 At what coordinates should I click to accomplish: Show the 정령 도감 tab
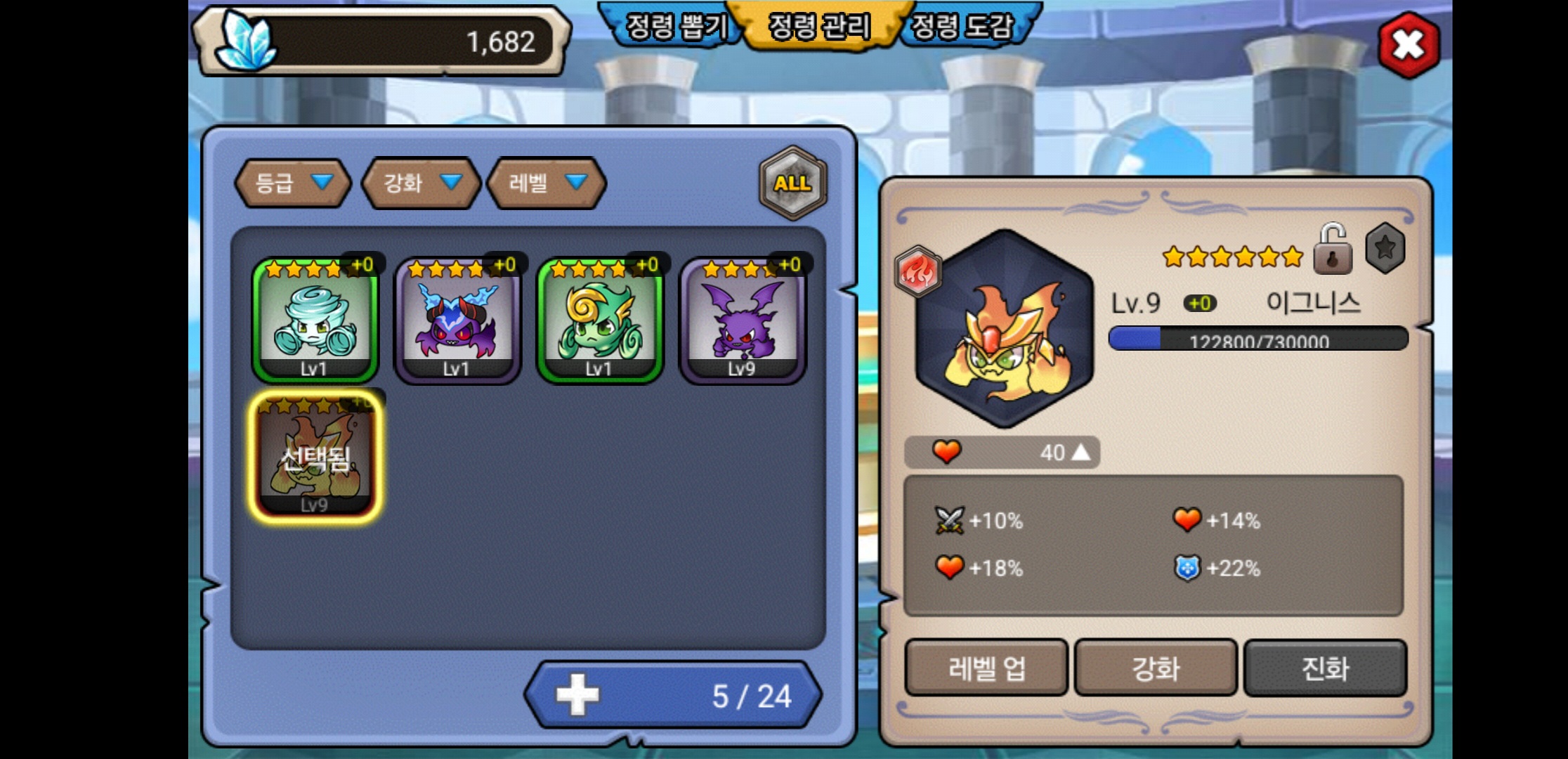(962, 27)
